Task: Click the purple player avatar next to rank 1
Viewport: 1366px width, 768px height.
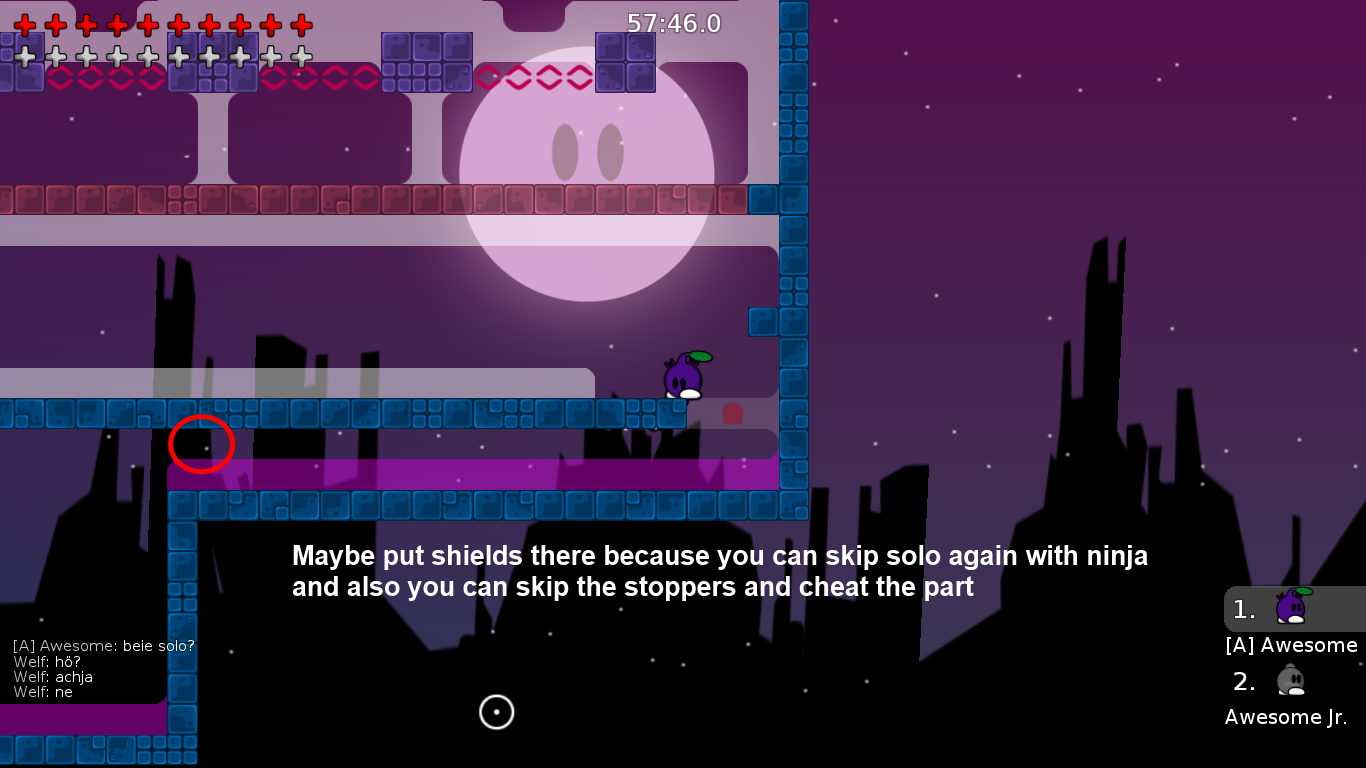Action: (x=1290, y=608)
